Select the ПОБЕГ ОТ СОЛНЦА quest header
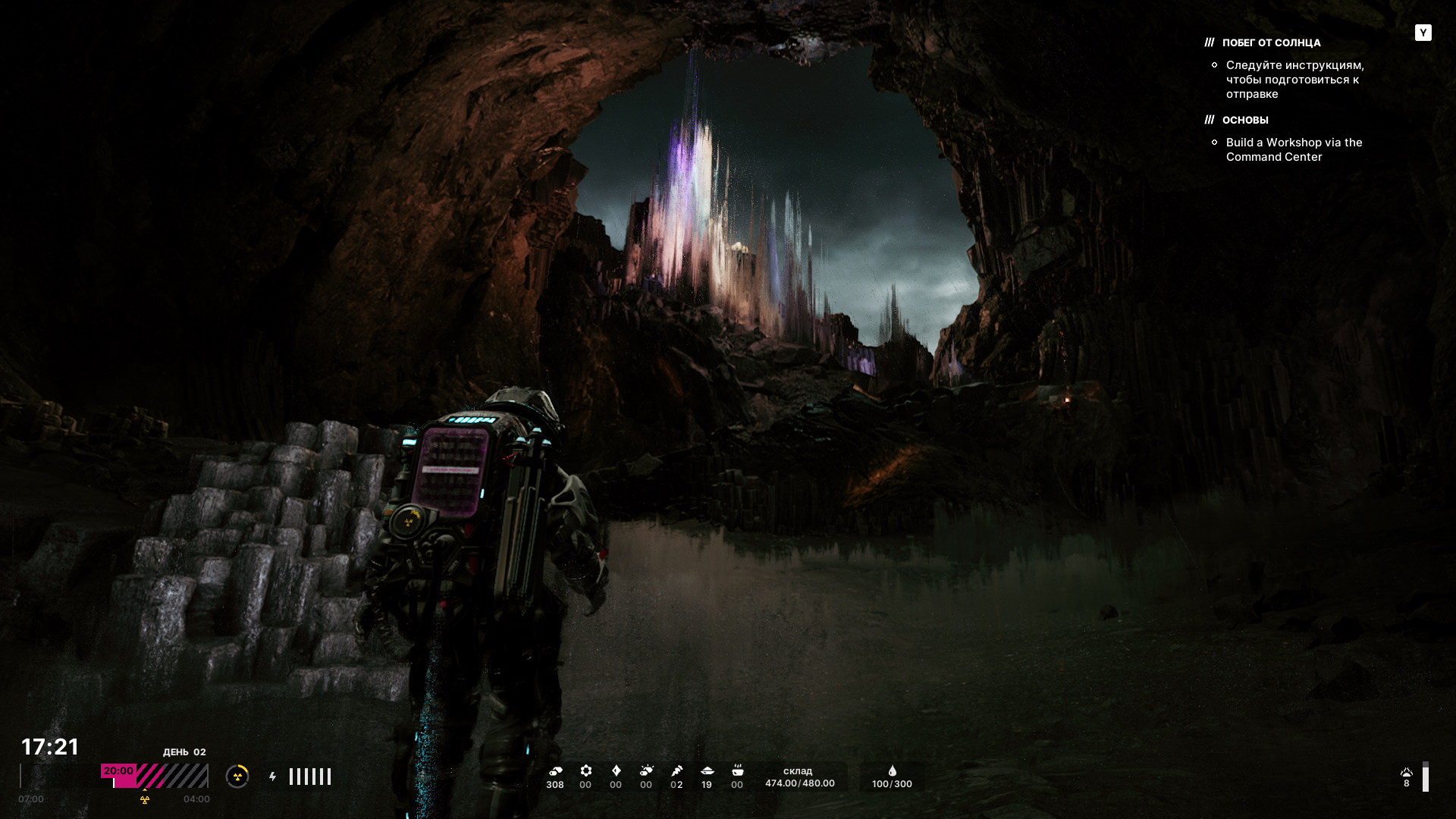 [x=1271, y=43]
